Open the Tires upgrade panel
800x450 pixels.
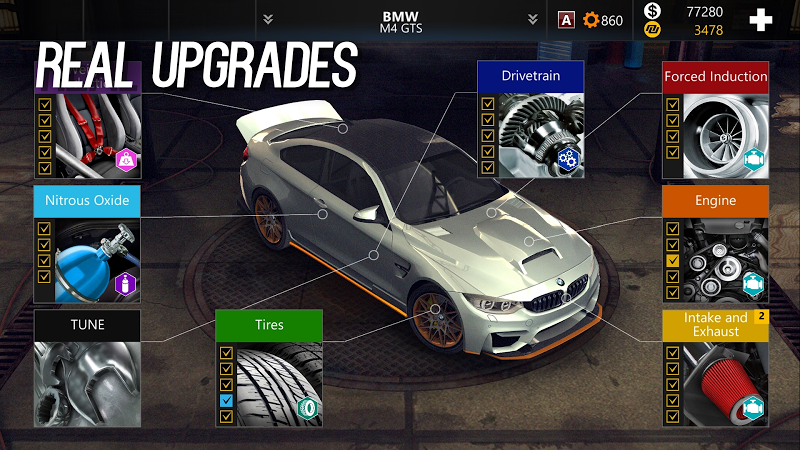pyautogui.click(x=269, y=325)
